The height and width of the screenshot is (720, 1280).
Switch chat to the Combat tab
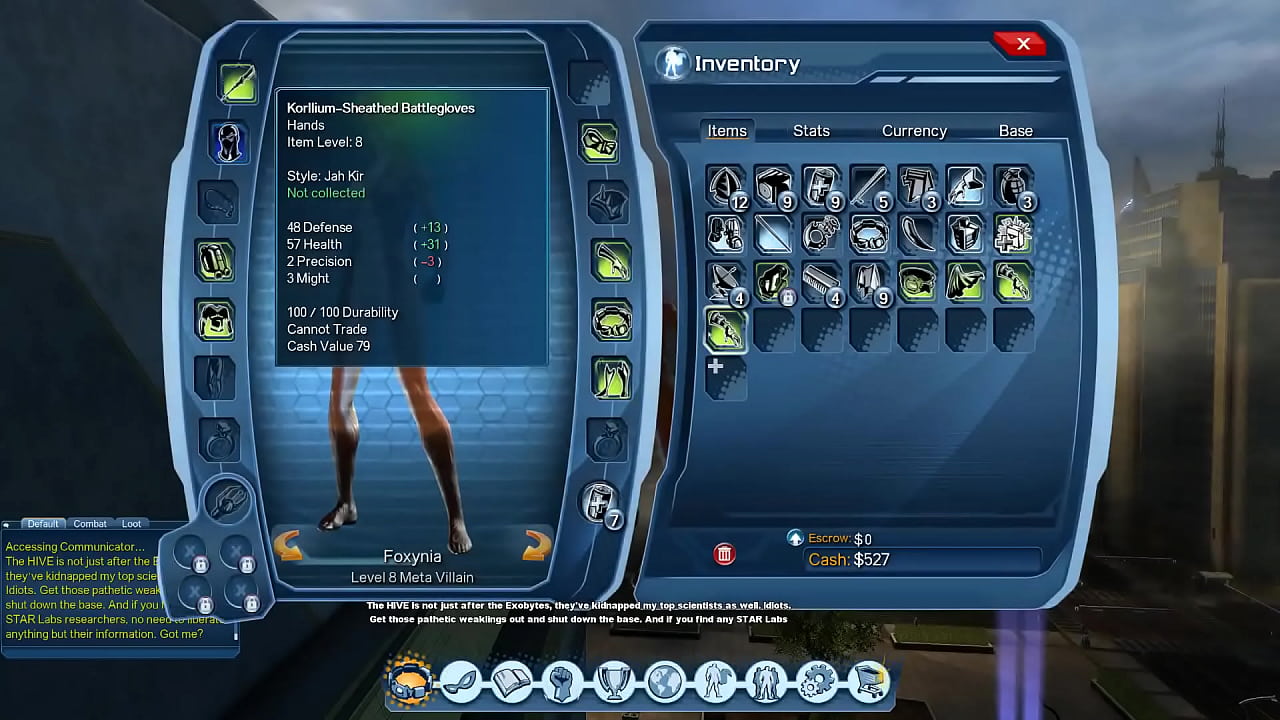90,524
